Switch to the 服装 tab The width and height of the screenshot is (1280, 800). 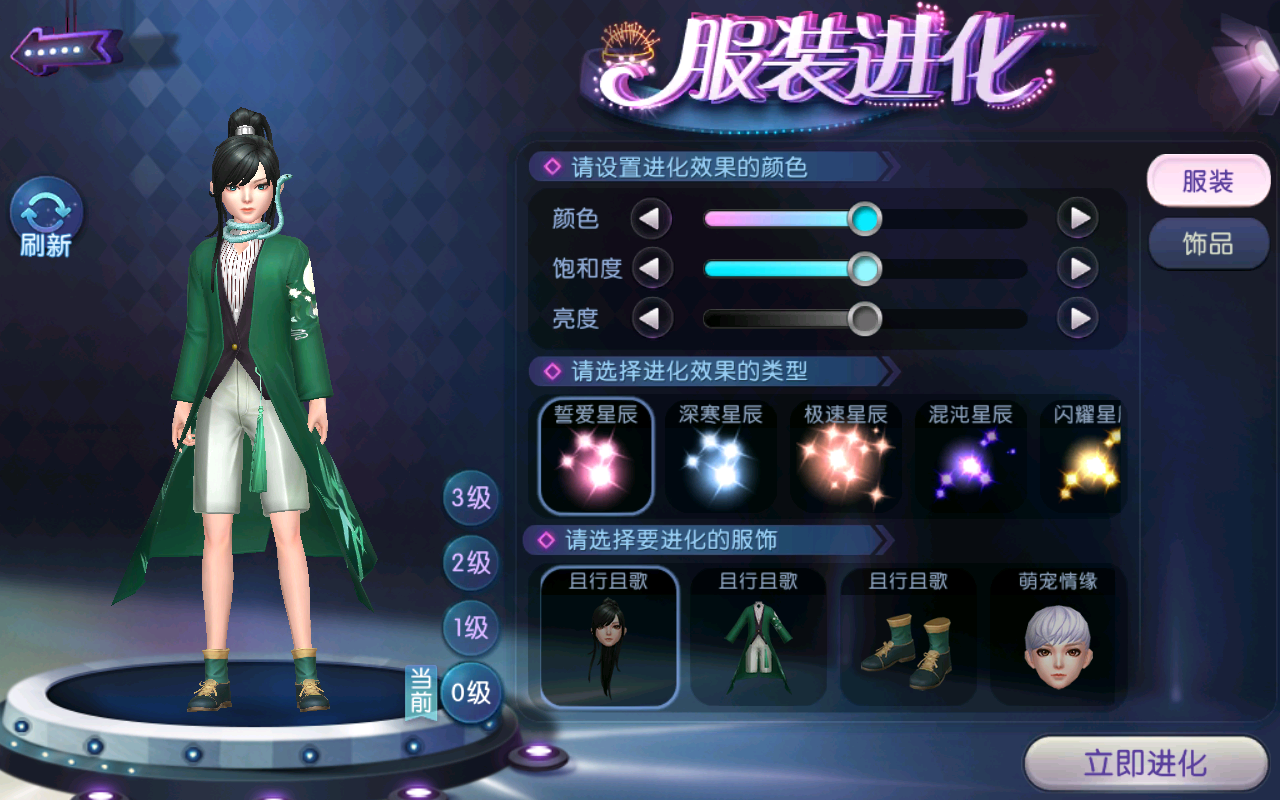coord(1208,182)
